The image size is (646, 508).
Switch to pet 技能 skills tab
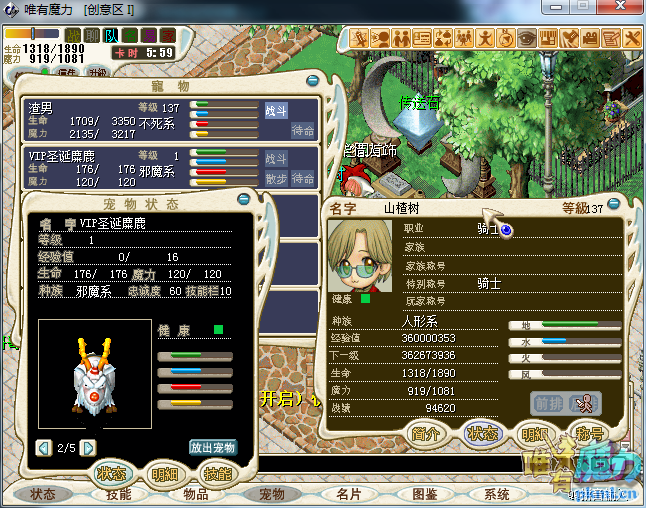[216, 474]
